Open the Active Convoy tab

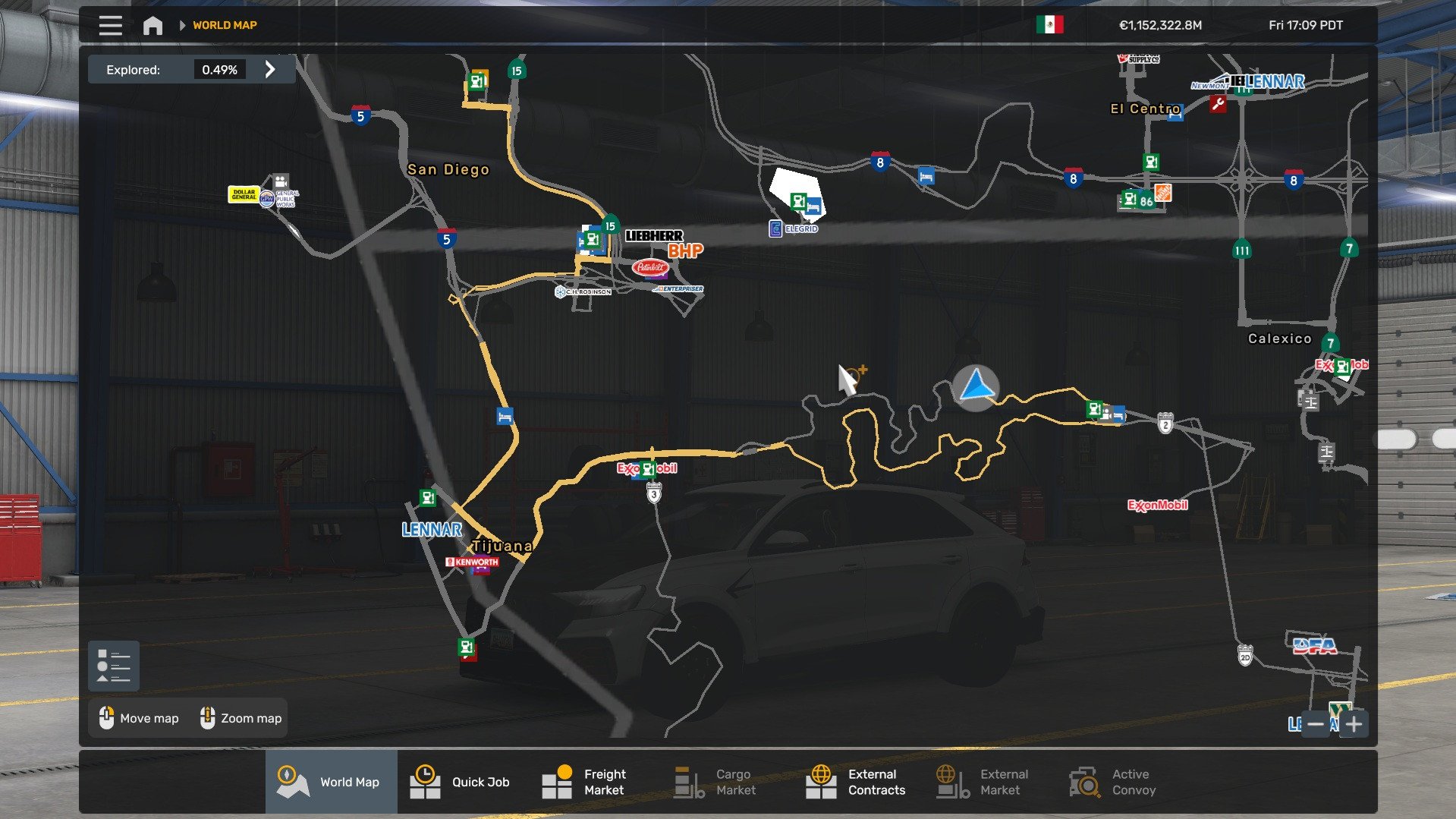point(1112,782)
